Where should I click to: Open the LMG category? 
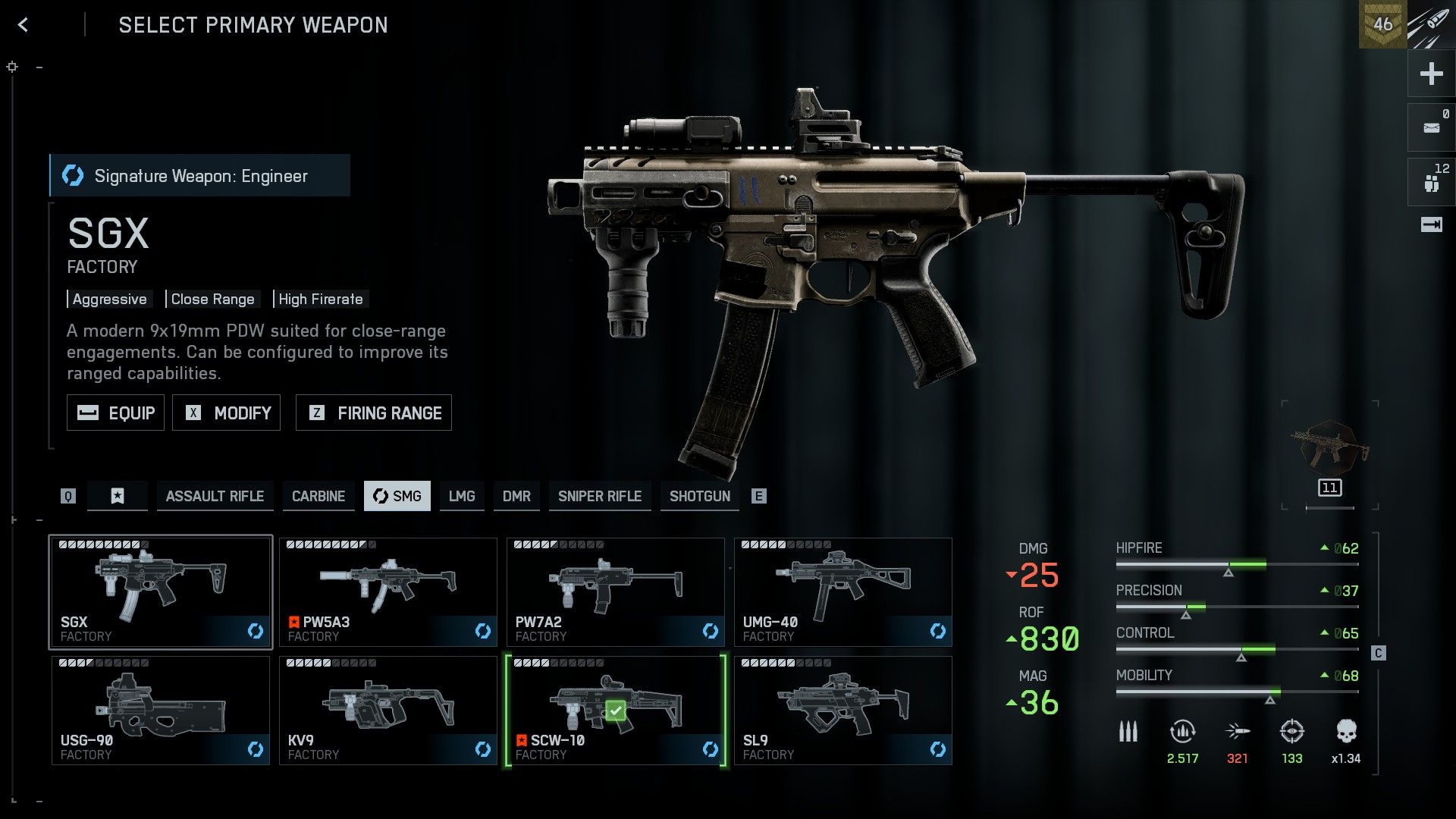(461, 496)
